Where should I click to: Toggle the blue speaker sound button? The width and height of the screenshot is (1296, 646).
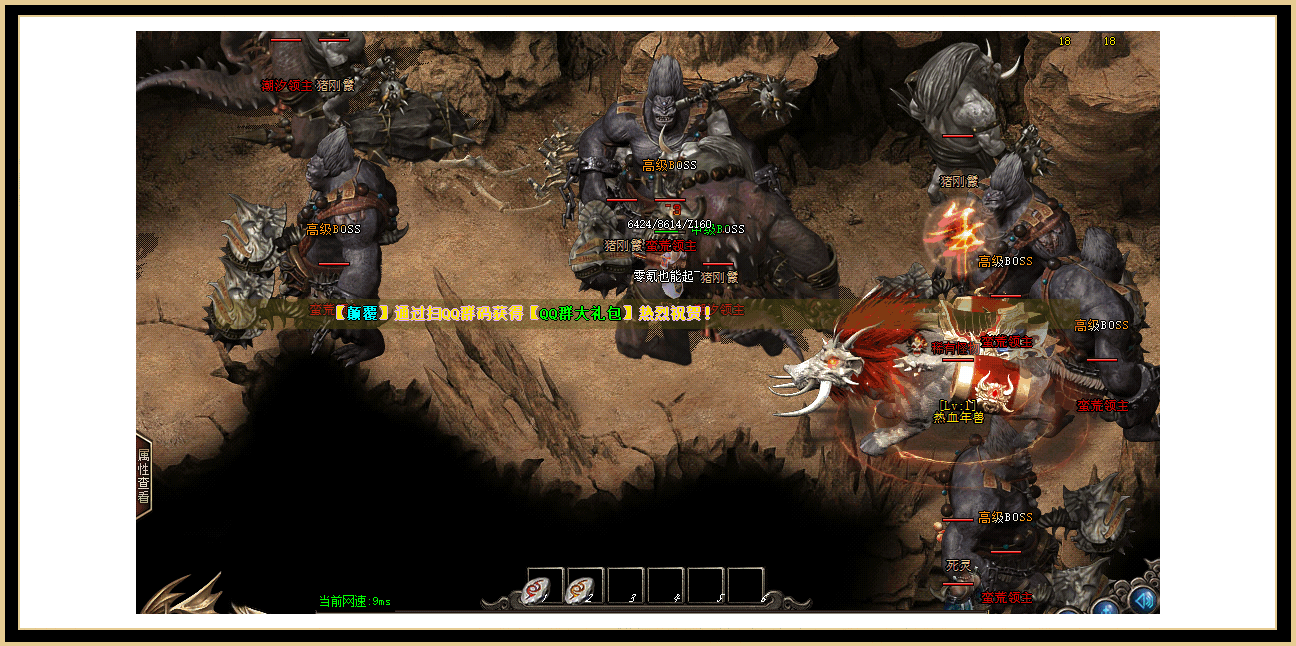[1144, 599]
